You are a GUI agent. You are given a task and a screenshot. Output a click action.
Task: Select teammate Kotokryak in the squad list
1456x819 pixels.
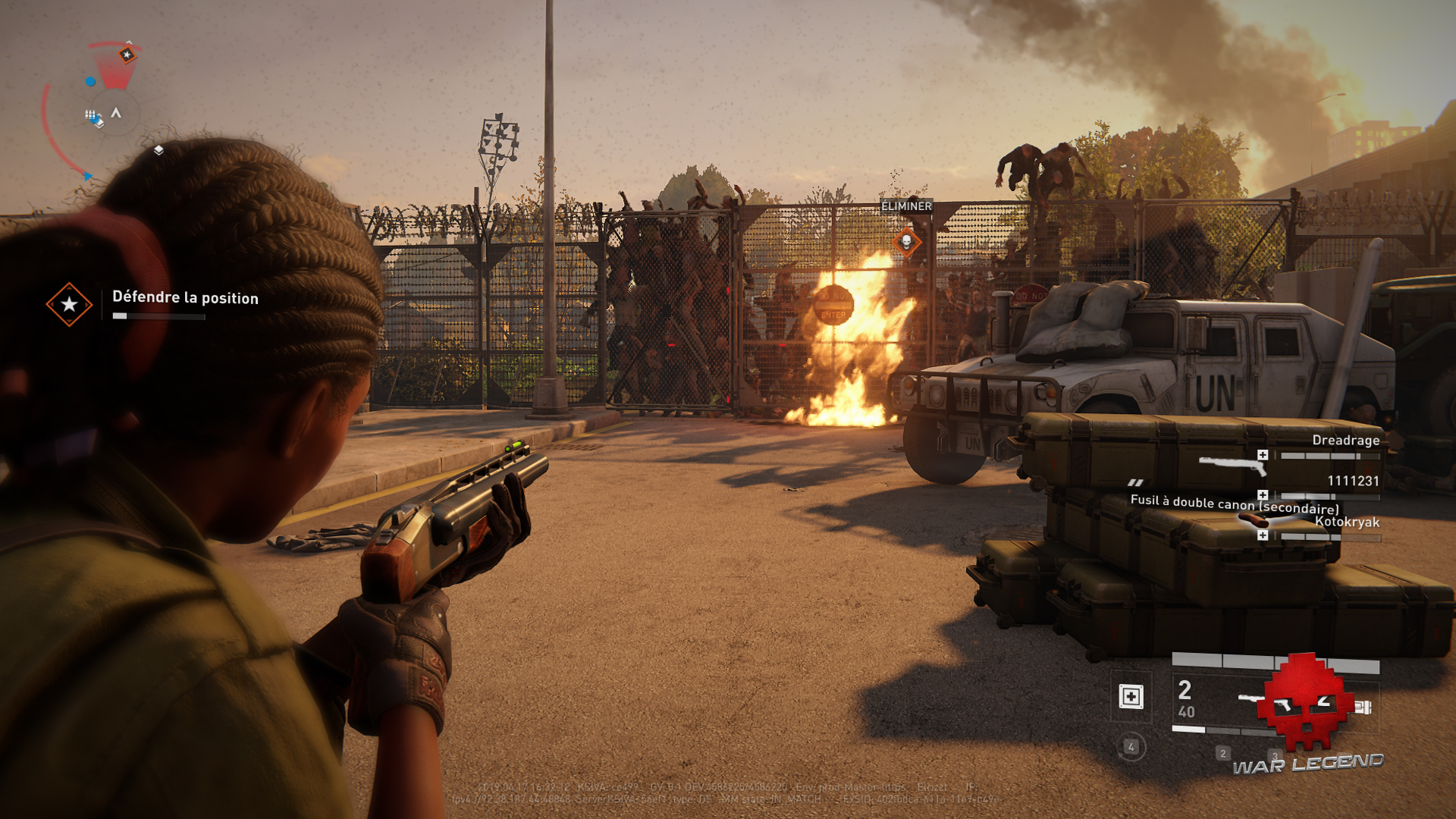(x=1347, y=522)
